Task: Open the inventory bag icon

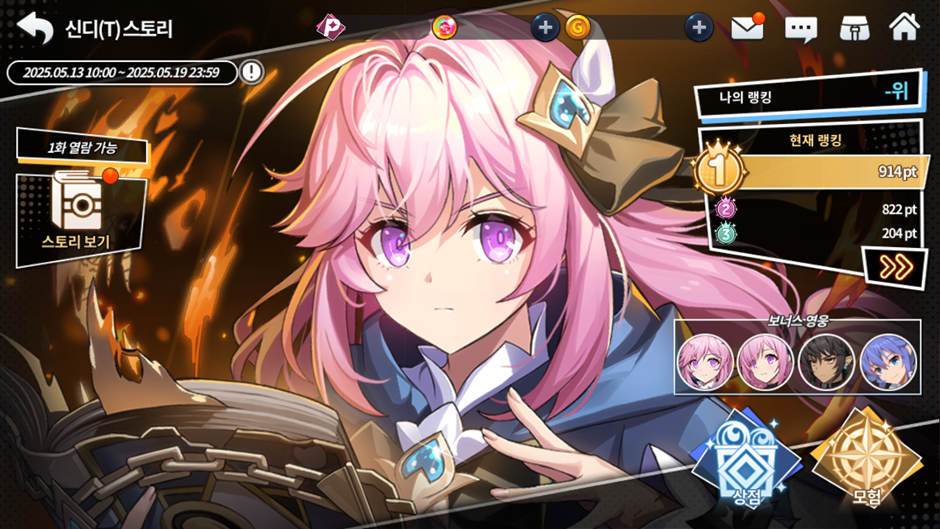Action: [853, 27]
